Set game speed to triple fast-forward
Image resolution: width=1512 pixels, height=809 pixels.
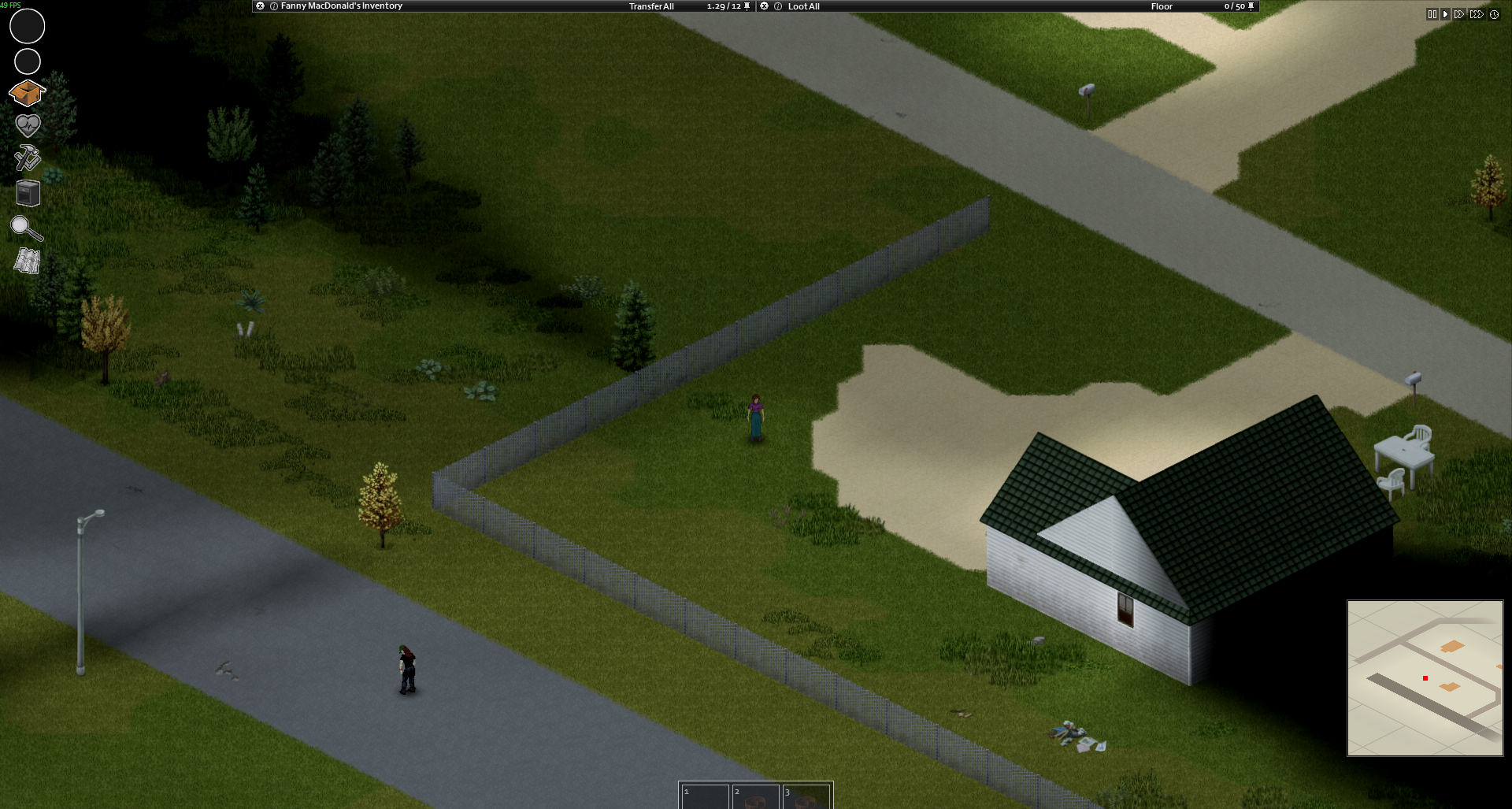[x=1477, y=14]
